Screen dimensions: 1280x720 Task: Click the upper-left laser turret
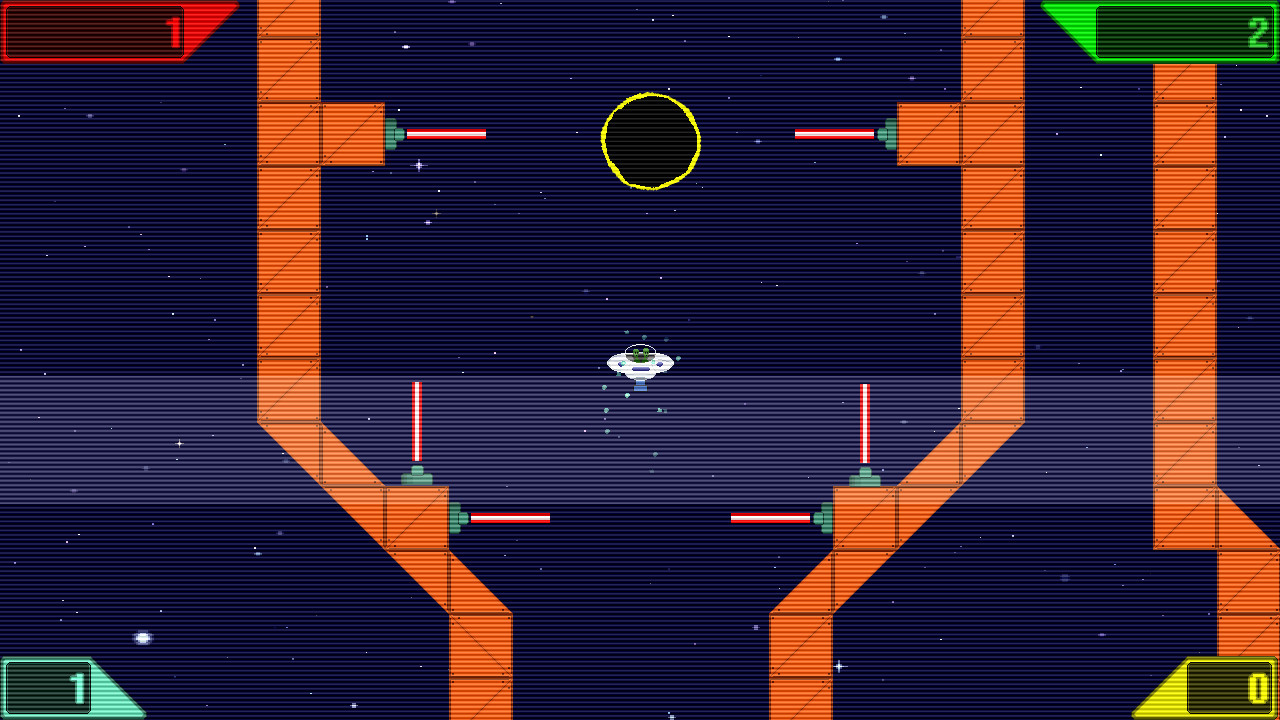point(392,132)
